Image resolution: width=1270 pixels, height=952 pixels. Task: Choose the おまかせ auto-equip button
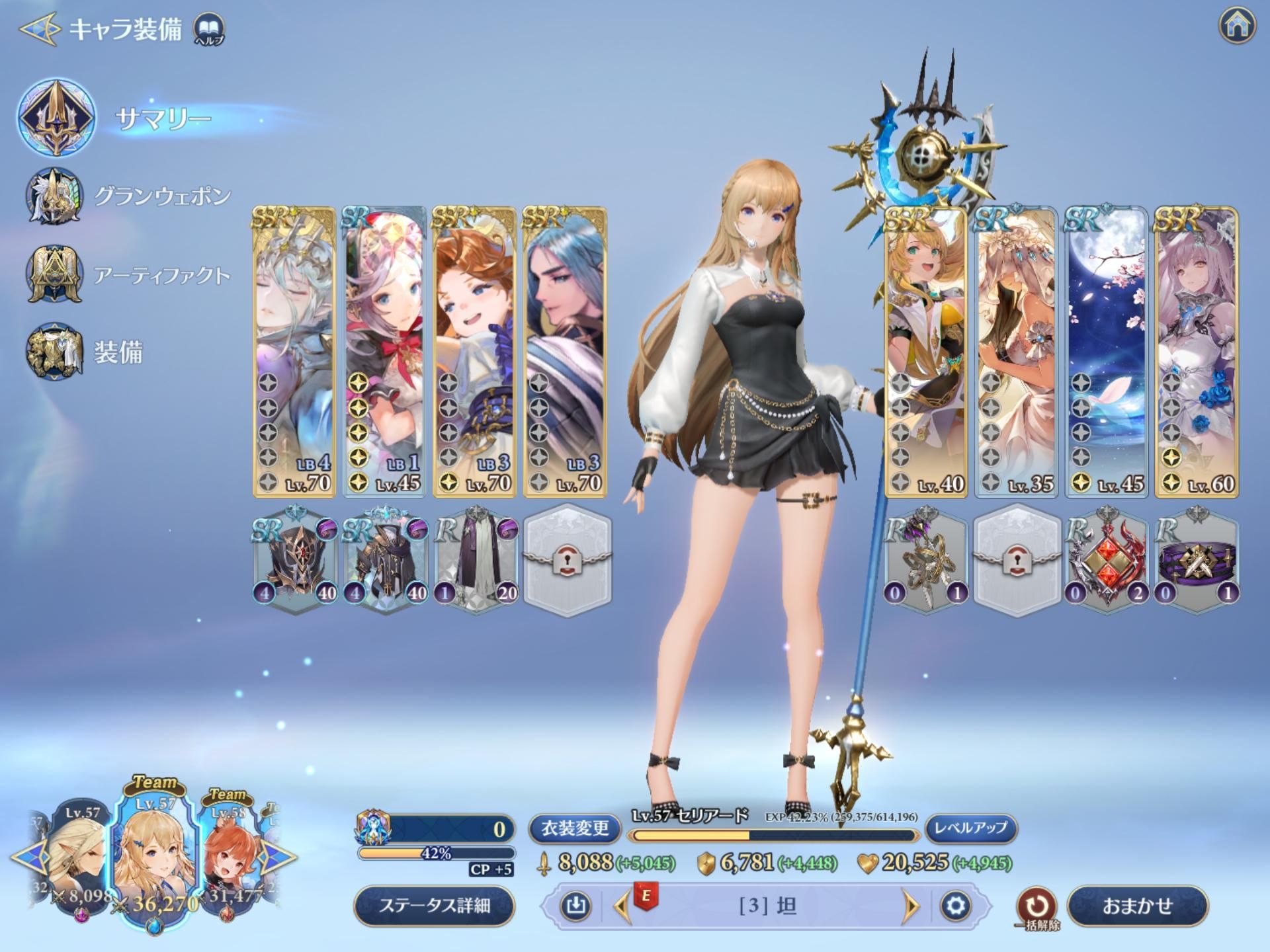coord(1137,905)
